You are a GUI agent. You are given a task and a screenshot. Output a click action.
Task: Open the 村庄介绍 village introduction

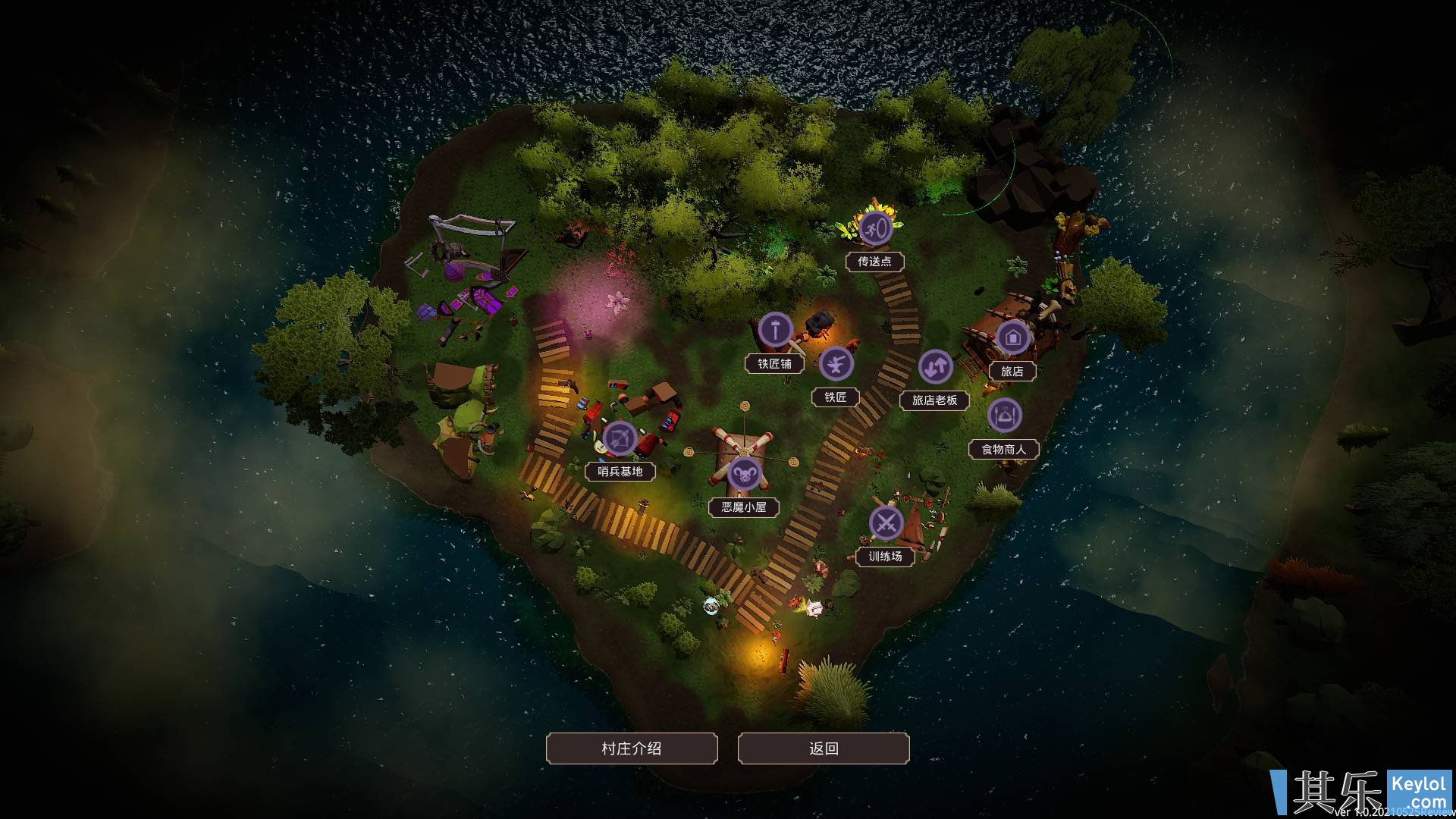(631, 748)
